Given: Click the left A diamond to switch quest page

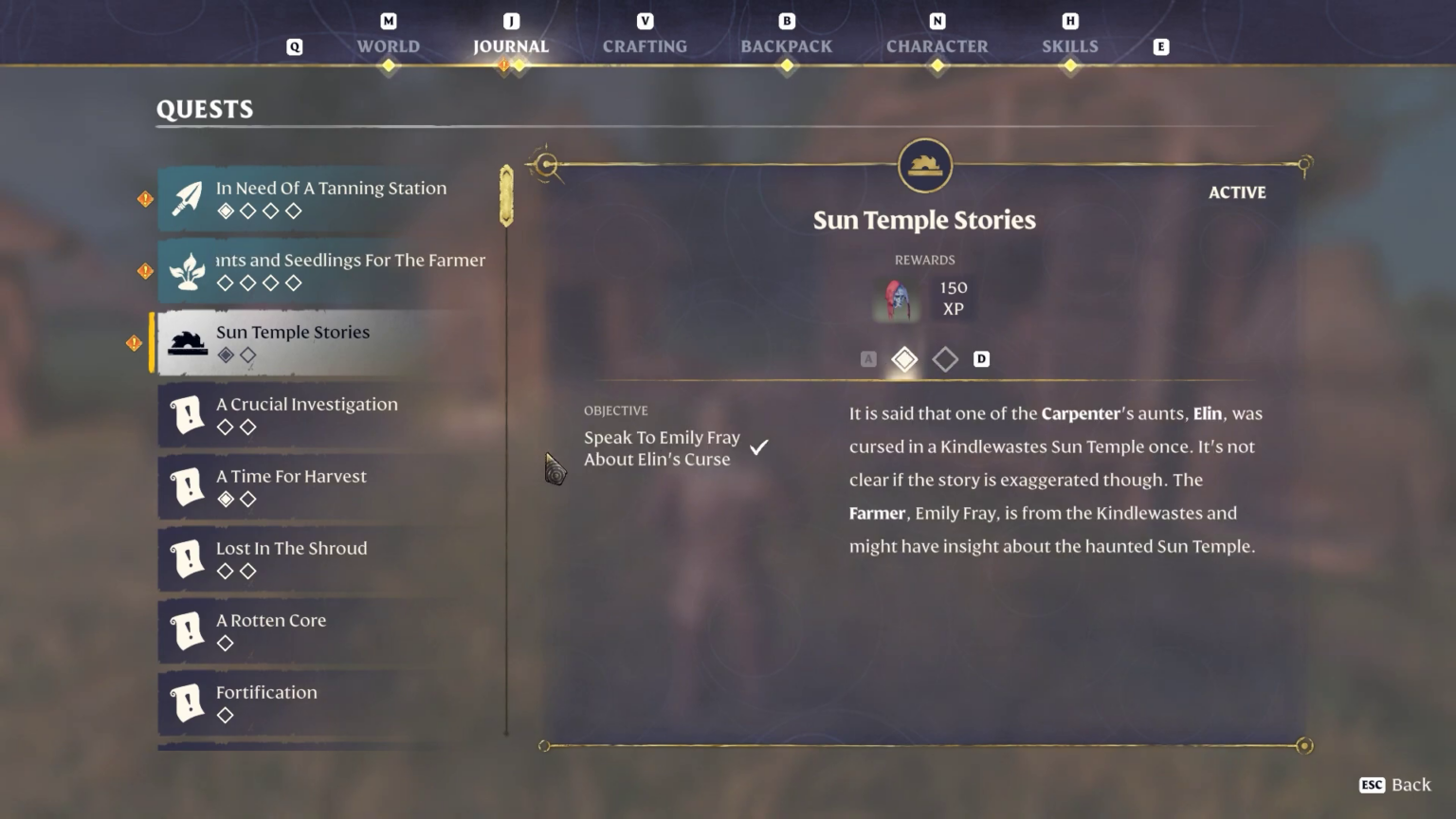Looking at the screenshot, I should [868, 359].
